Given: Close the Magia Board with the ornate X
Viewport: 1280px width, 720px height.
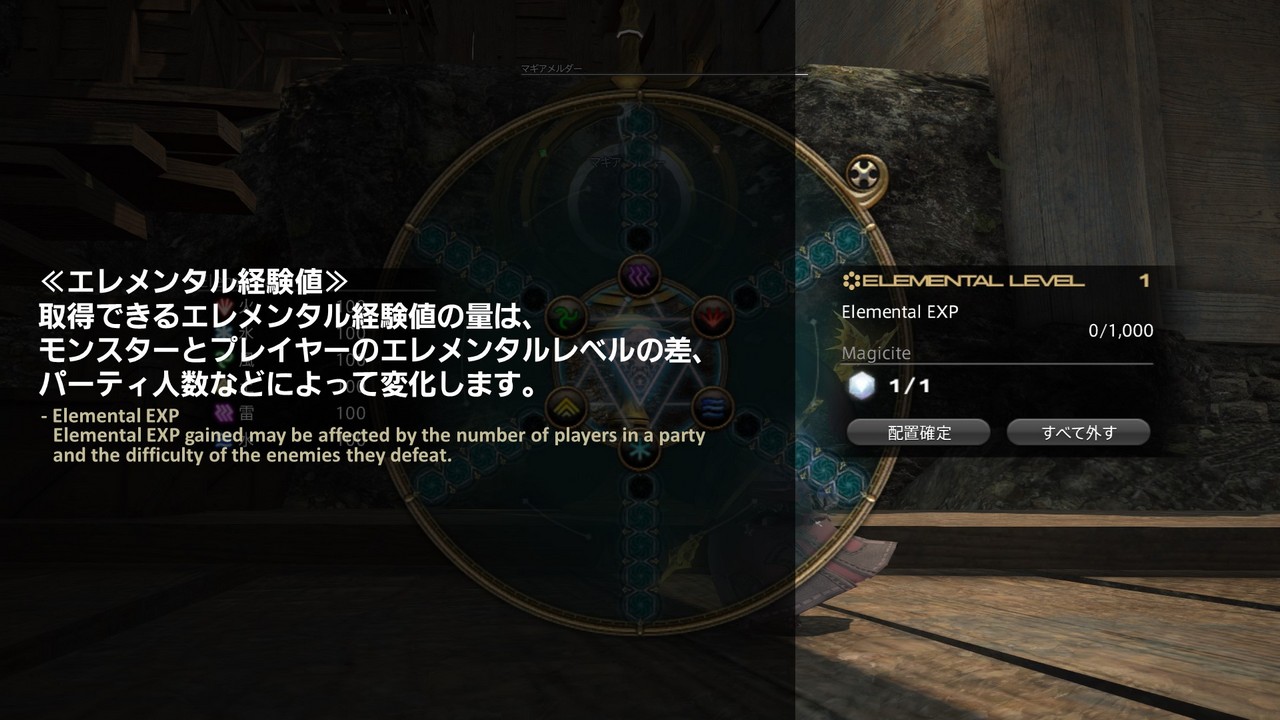Looking at the screenshot, I should click(863, 176).
